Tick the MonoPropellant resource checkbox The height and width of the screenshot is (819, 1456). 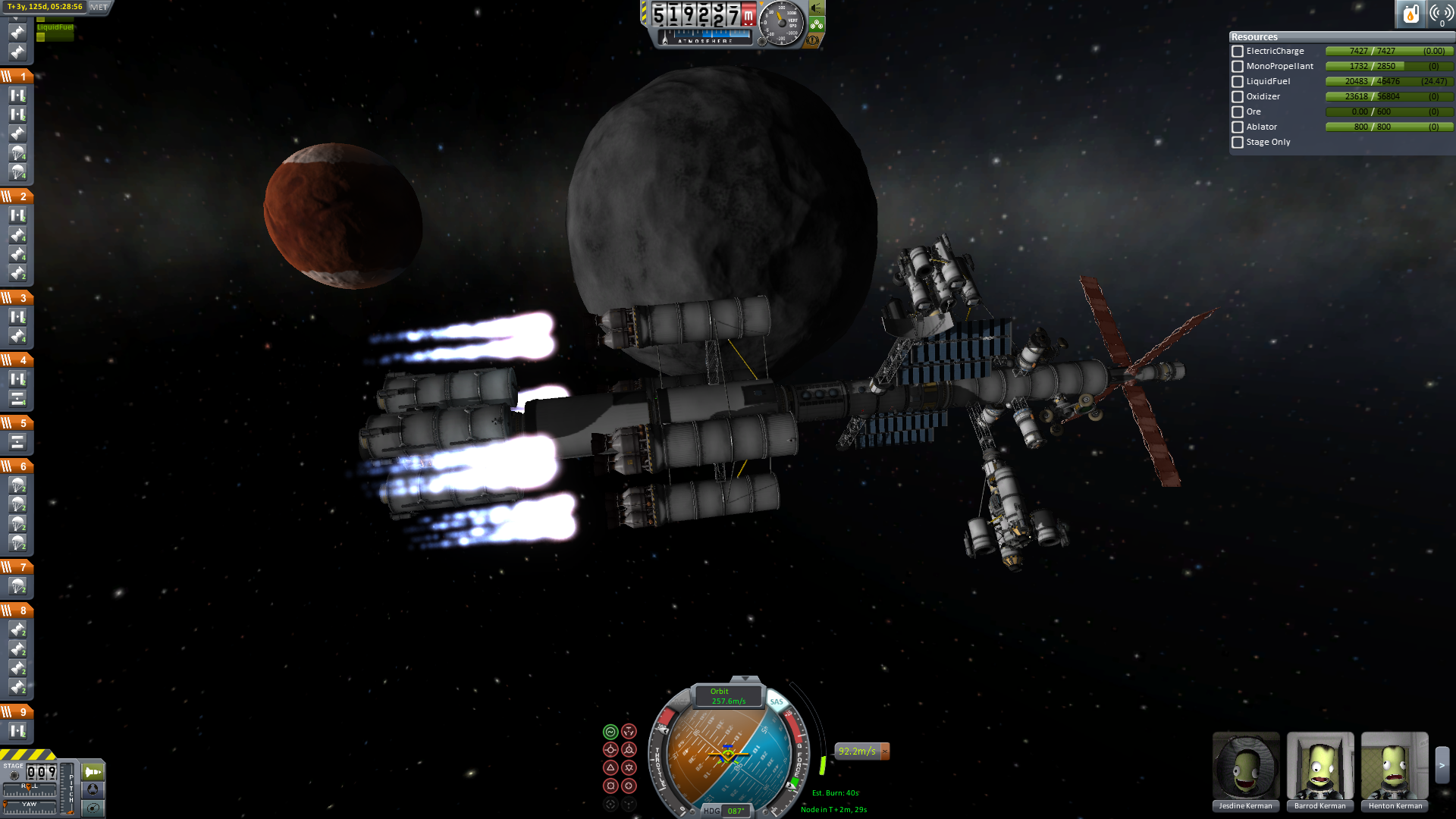click(x=1238, y=67)
